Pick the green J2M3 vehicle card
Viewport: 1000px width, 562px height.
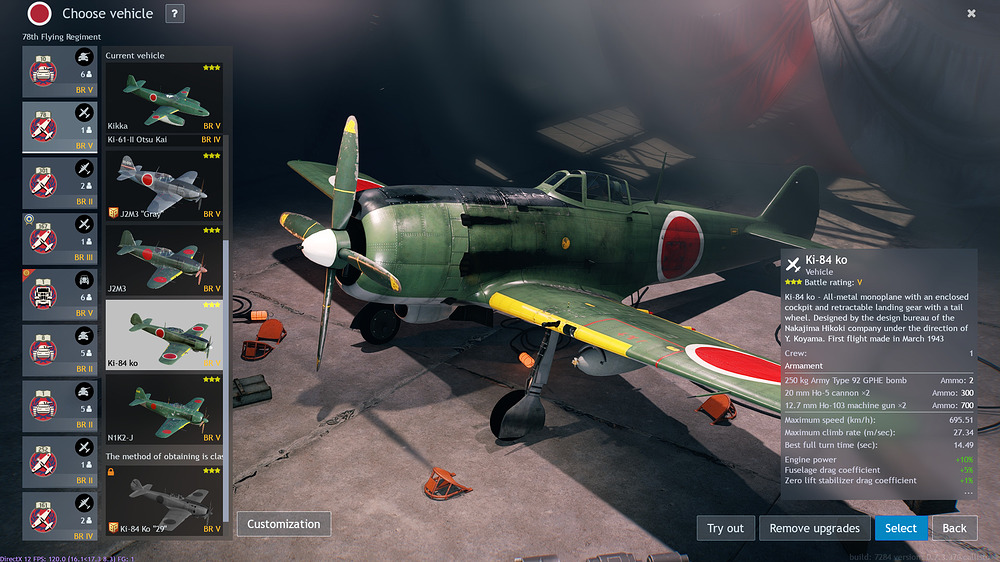click(x=164, y=260)
